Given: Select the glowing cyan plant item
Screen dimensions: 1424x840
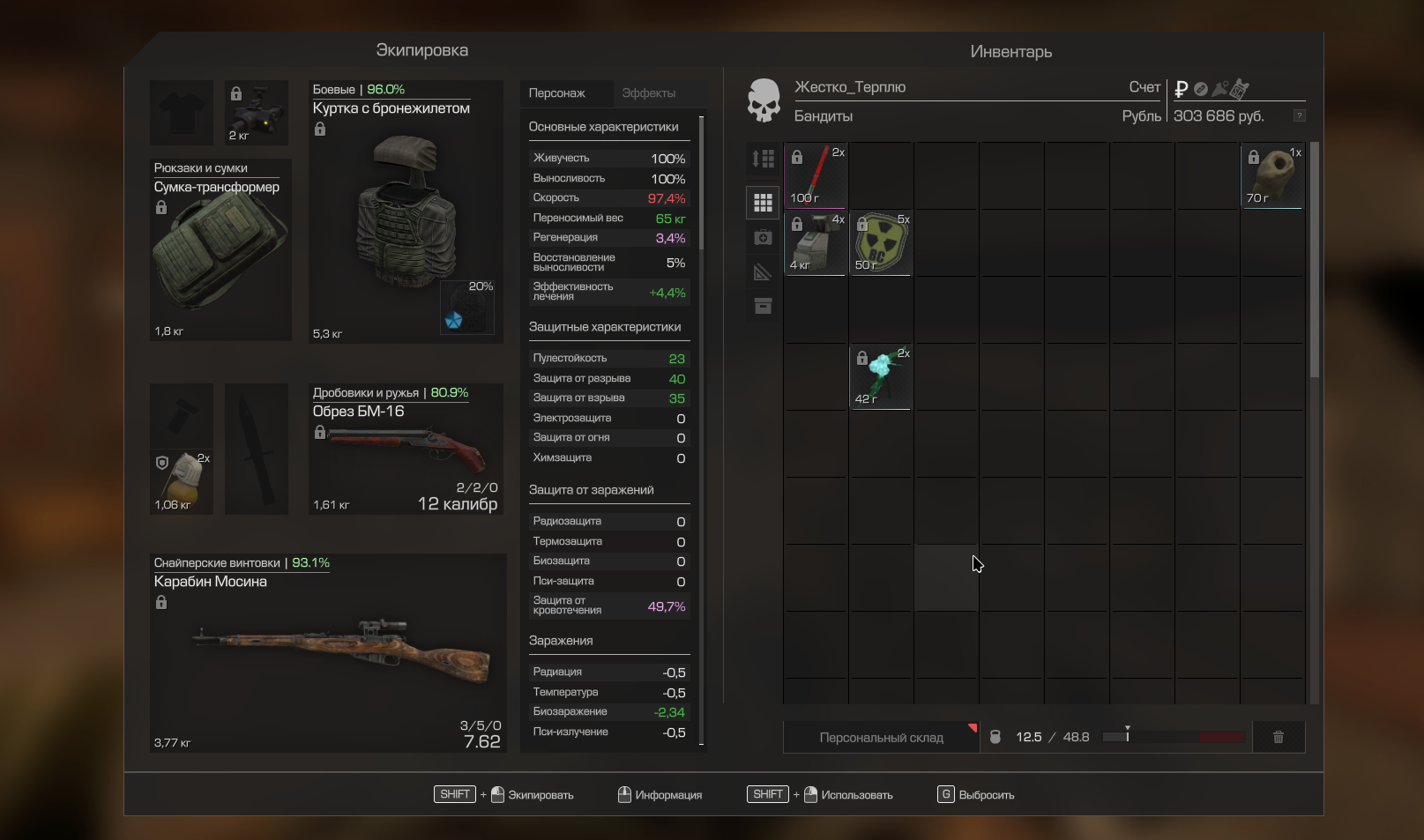Looking at the screenshot, I should point(881,376).
